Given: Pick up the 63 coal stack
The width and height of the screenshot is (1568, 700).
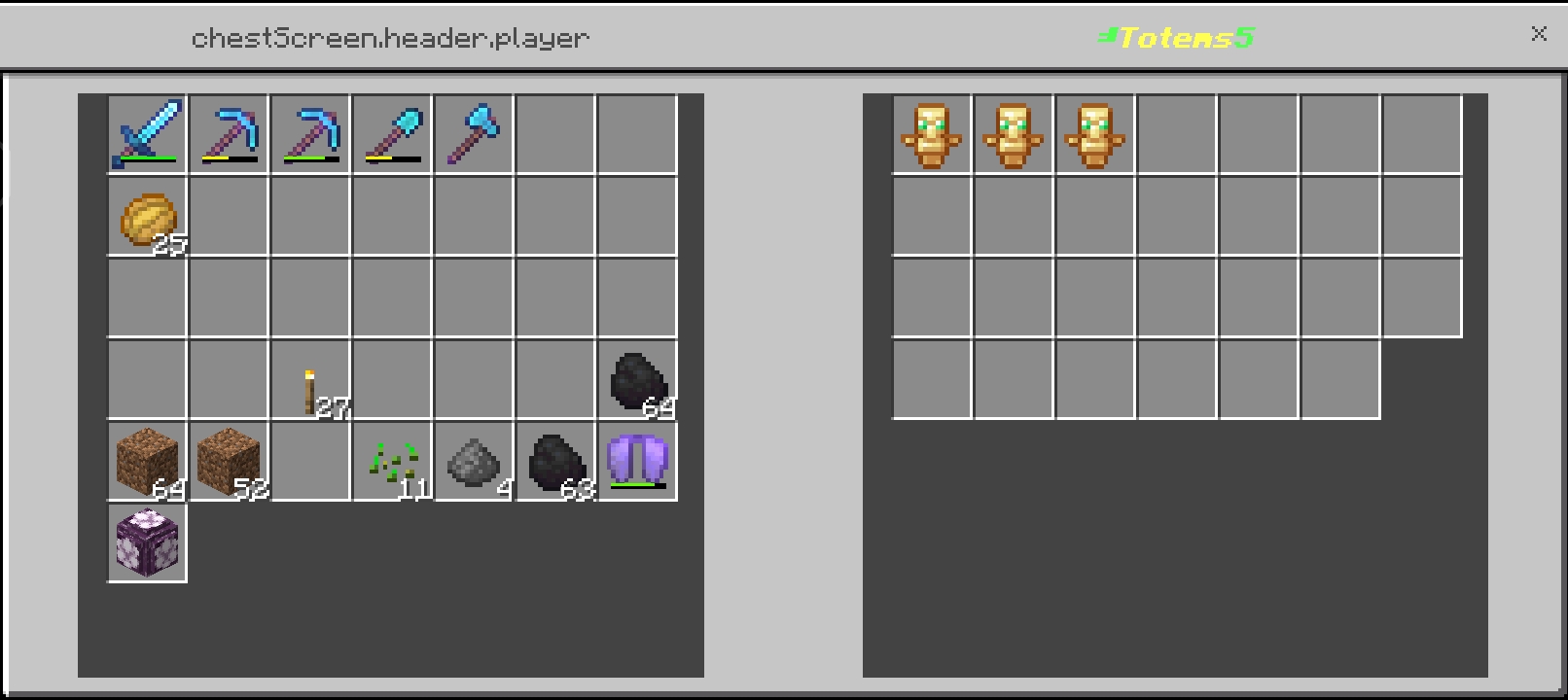Looking at the screenshot, I should 555,460.
